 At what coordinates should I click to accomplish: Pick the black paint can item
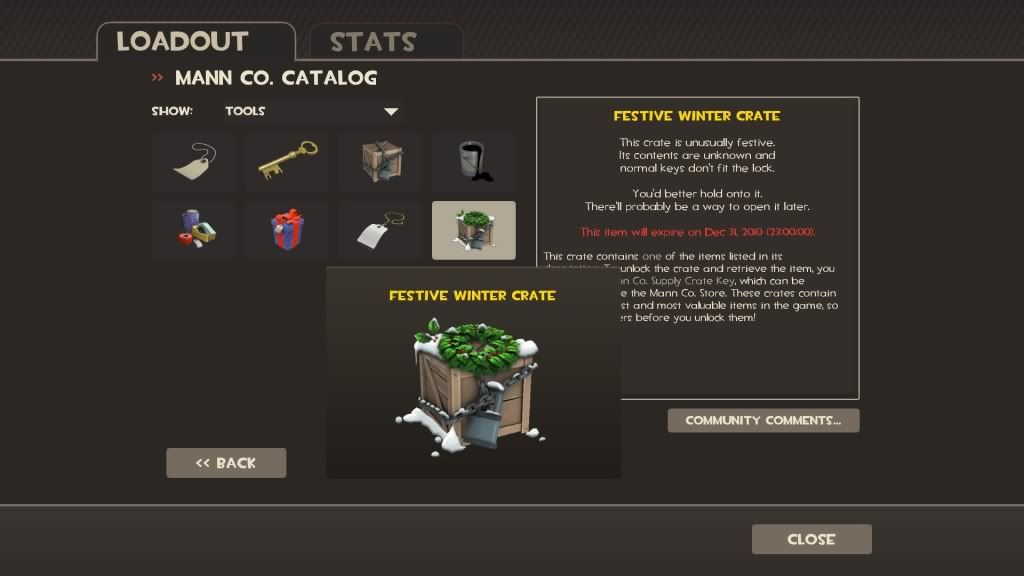[474, 161]
